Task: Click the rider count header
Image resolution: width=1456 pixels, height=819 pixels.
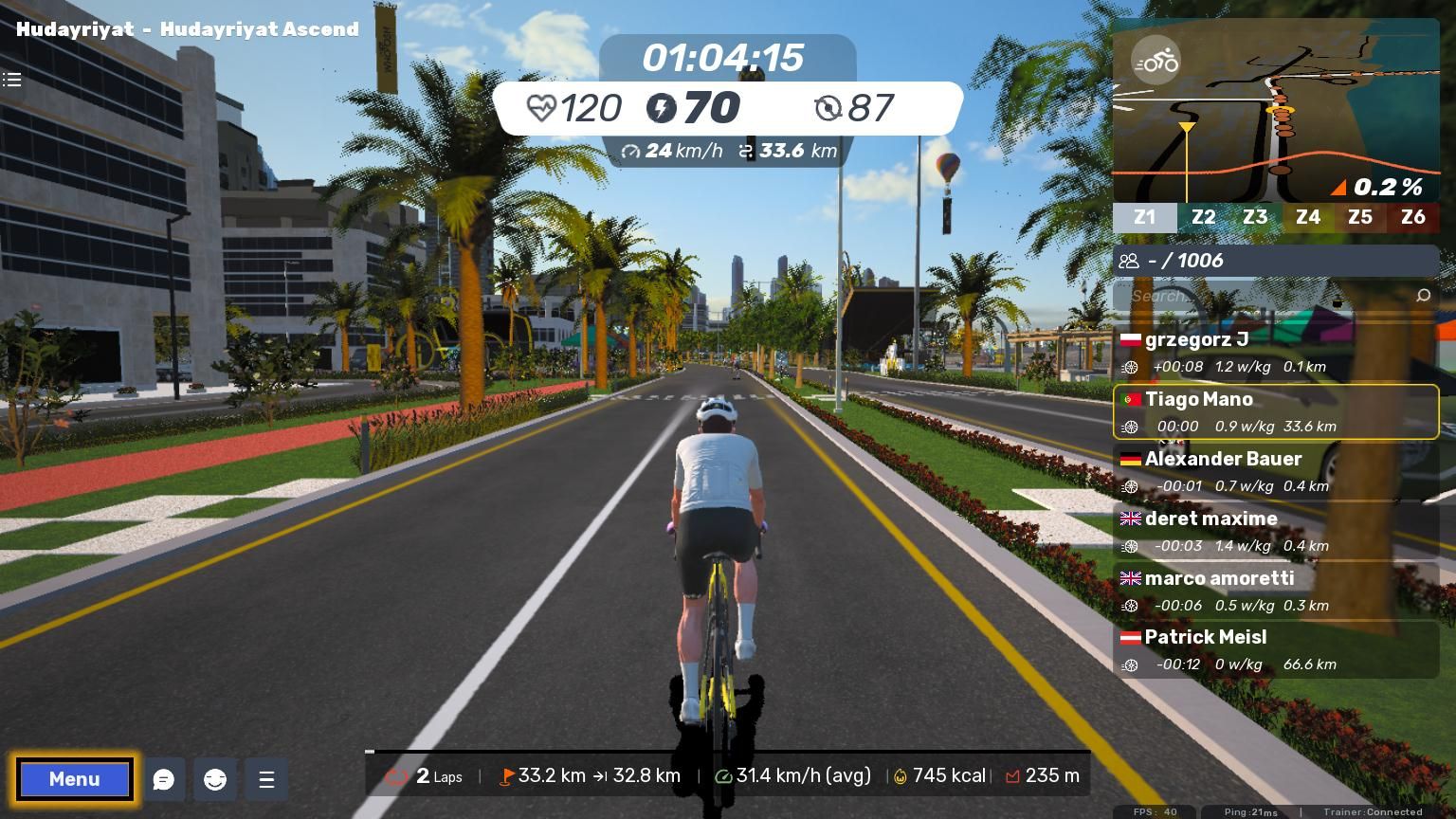Action: (x=1275, y=261)
